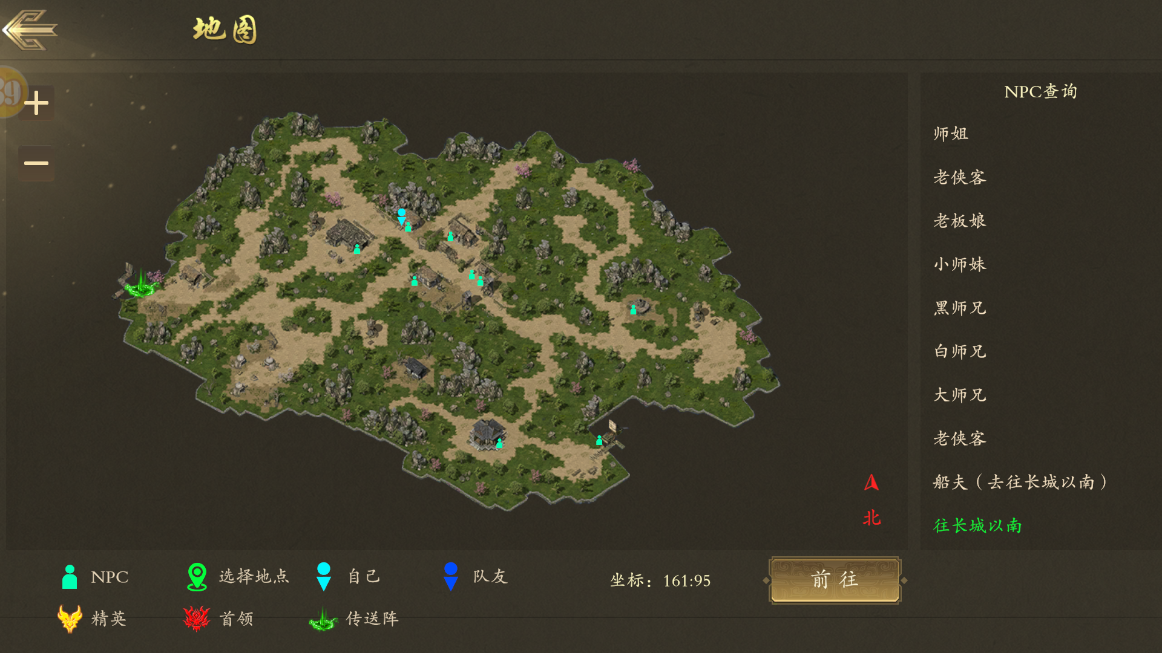Click the green 往长城以南 entry
Screen dimensions: 1162x653
978,526
